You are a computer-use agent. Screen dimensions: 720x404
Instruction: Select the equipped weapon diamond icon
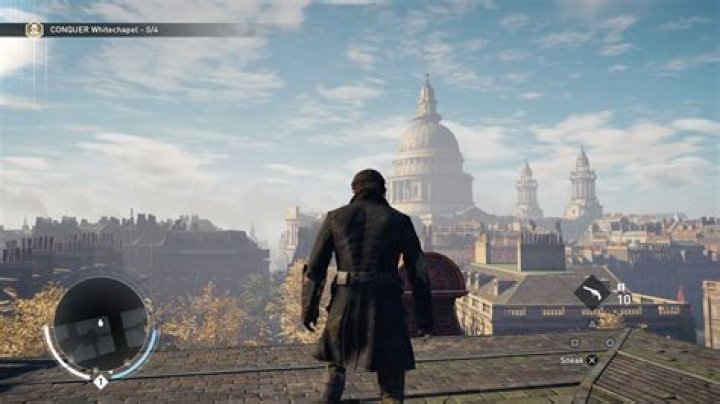pos(591,291)
